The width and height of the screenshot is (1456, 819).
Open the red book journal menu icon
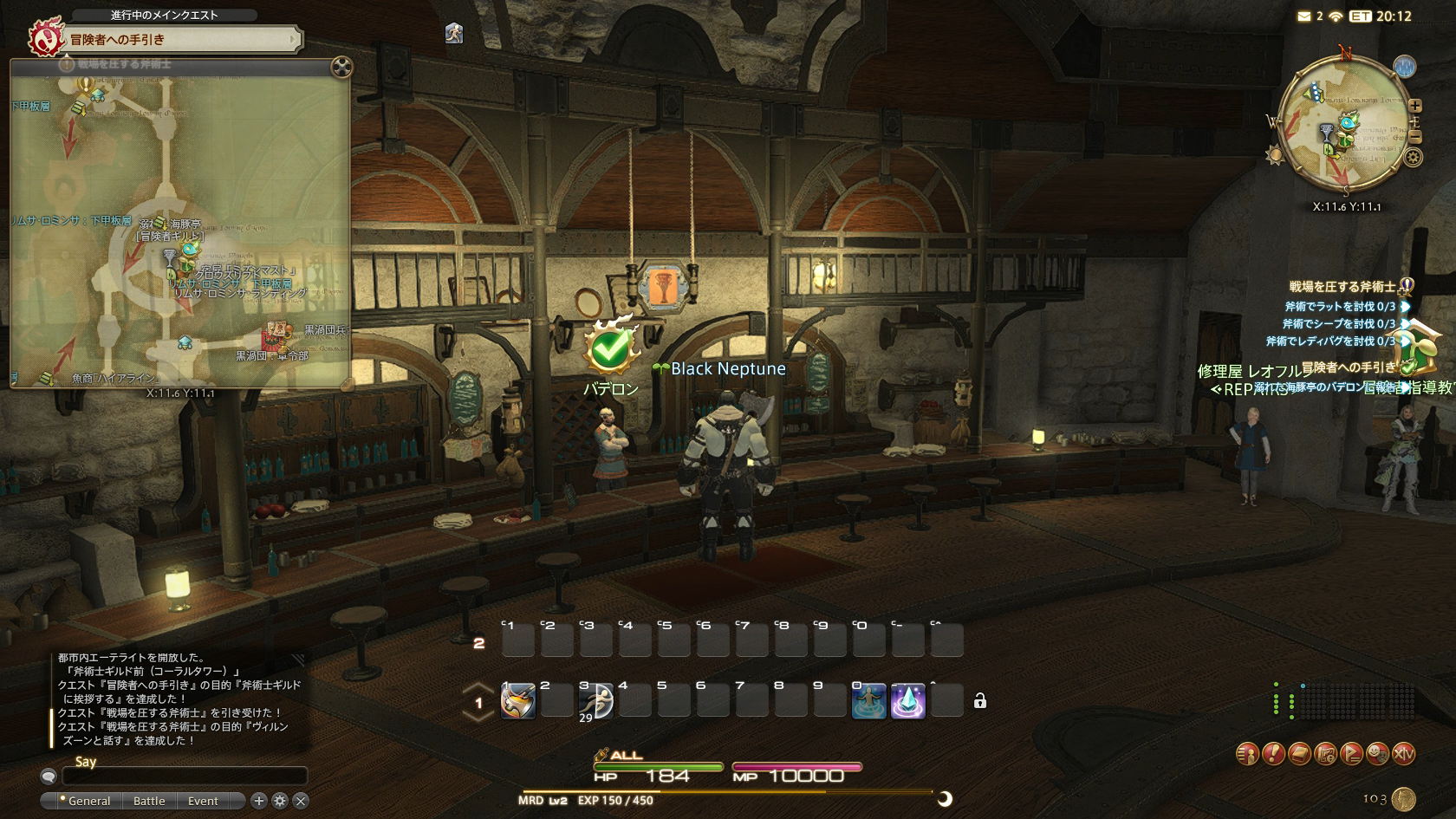pyautogui.click(x=1299, y=754)
